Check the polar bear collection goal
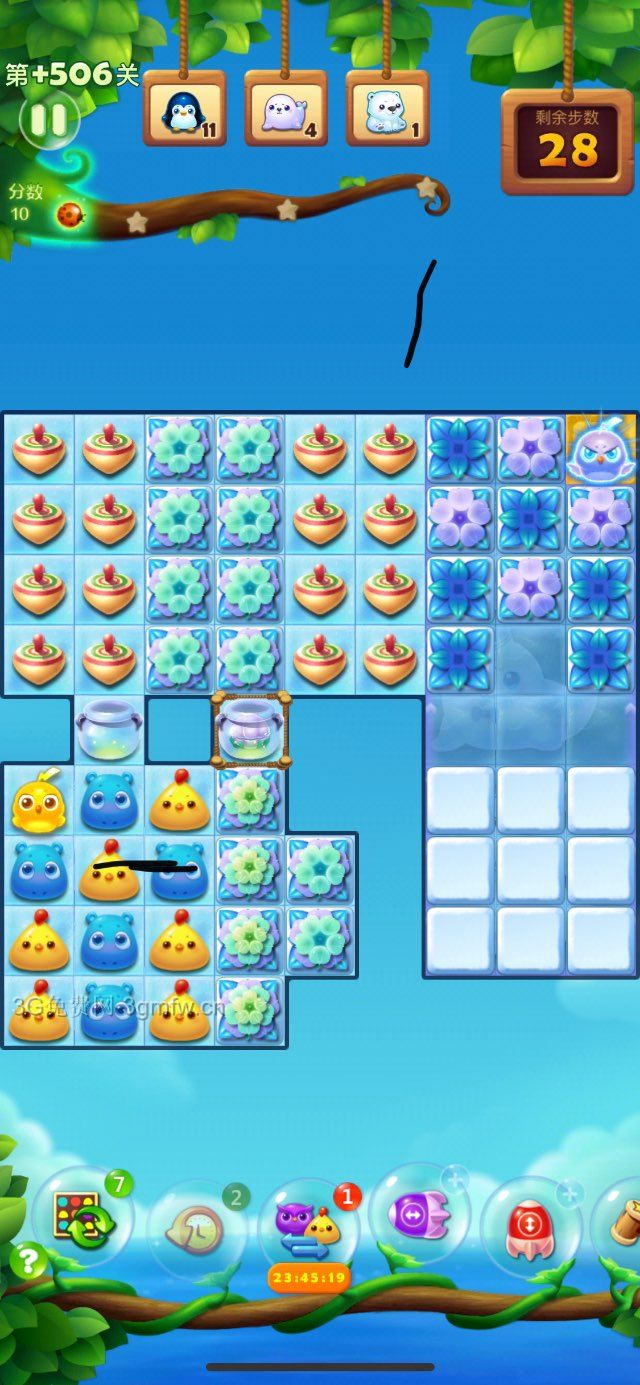 (387, 109)
